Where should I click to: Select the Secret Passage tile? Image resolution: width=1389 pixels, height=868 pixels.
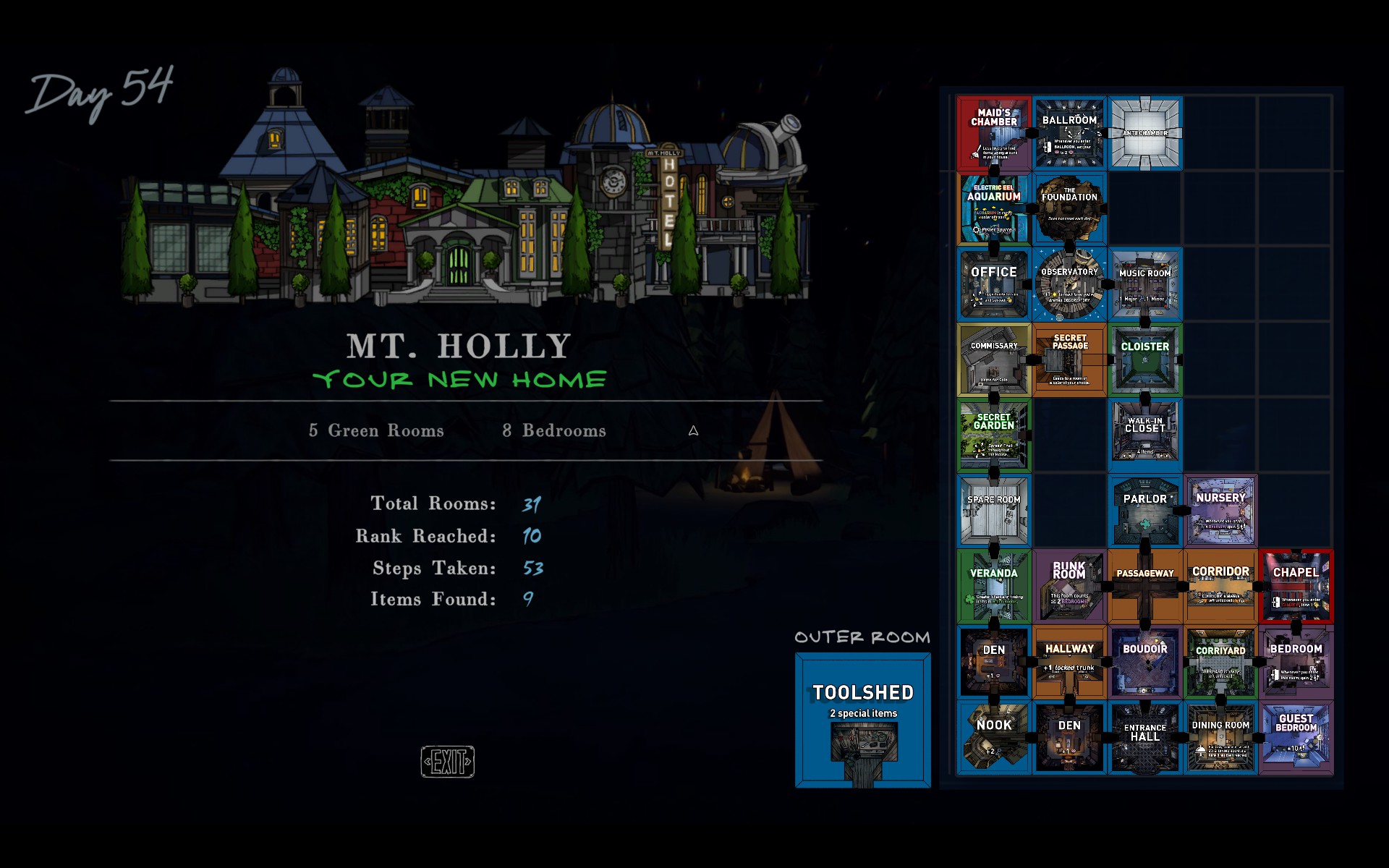[x=1069, y=360]
